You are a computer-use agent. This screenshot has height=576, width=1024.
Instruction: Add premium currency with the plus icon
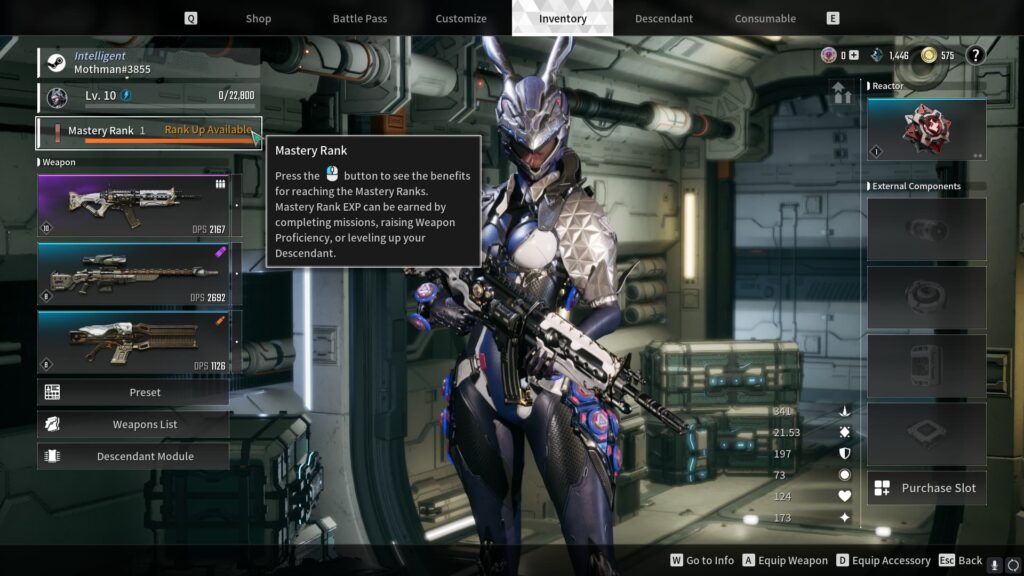(853, 56)
